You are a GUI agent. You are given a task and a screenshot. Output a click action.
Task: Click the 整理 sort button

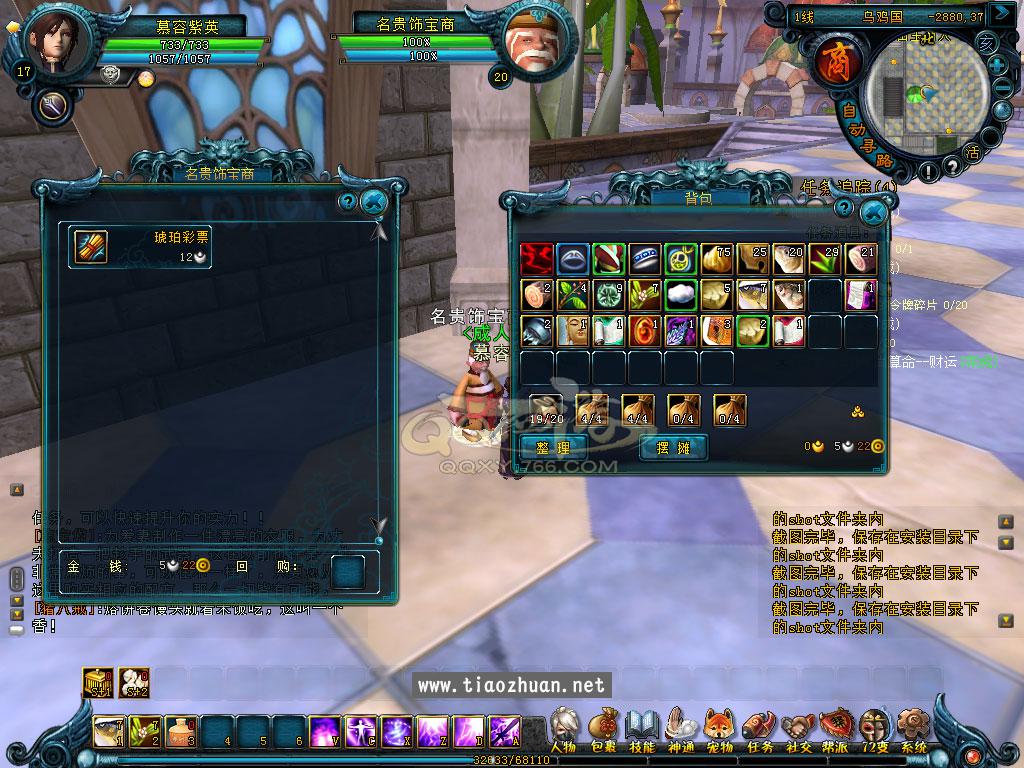(553, 447)
